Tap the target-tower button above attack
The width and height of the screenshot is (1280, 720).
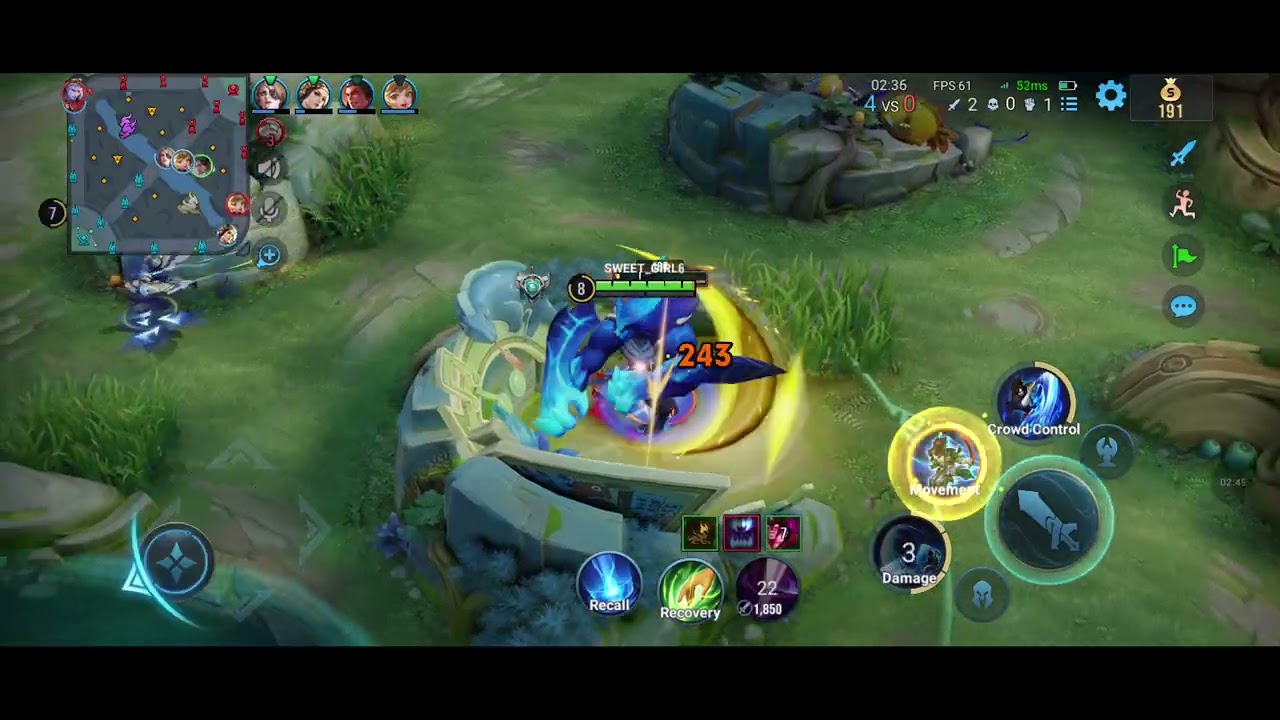(x=1106, y=451)
